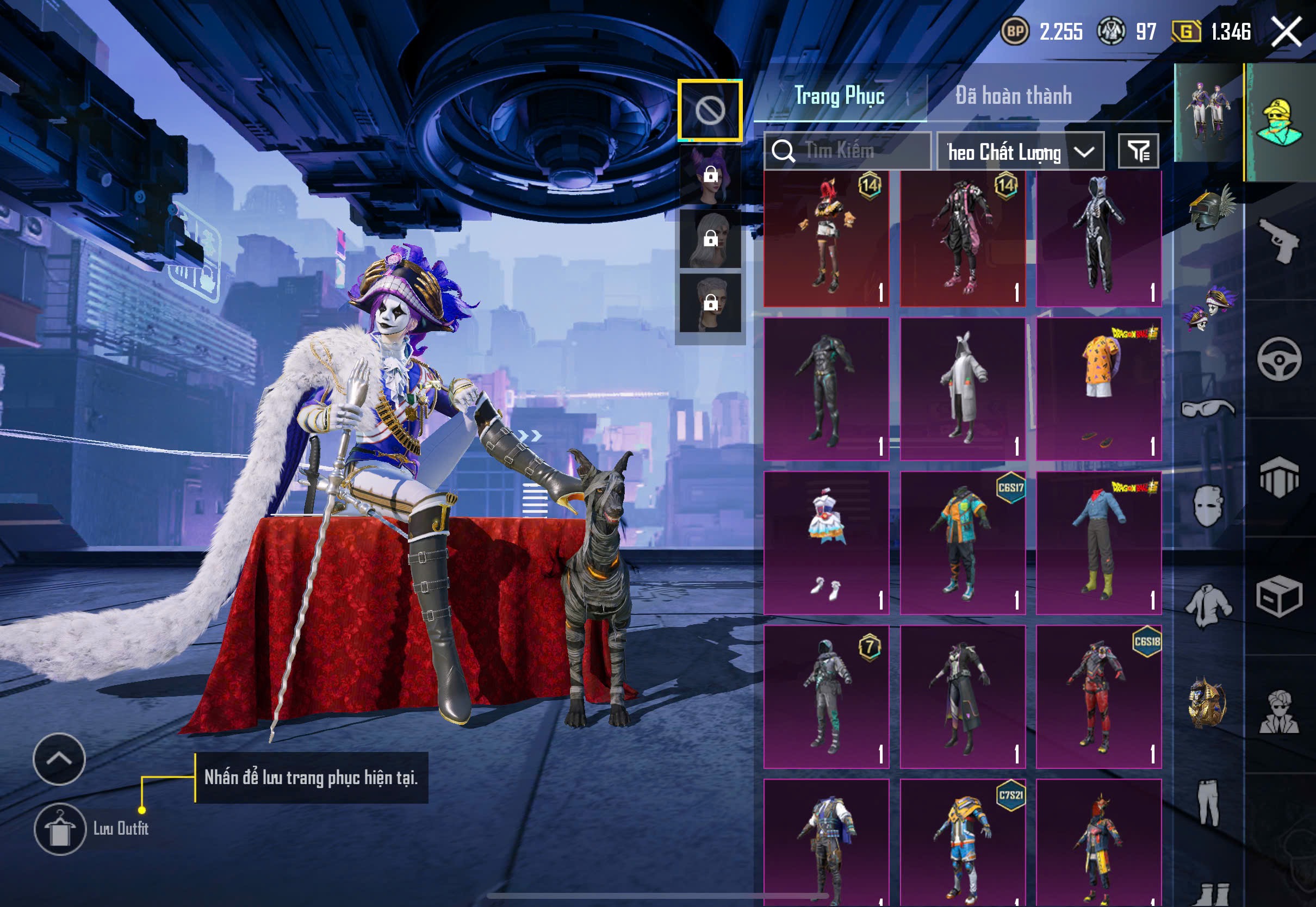1316x907 pixels.
Task: Open the Theo Chất Lượng sort dropdown
Action: tap(1020, 152)
